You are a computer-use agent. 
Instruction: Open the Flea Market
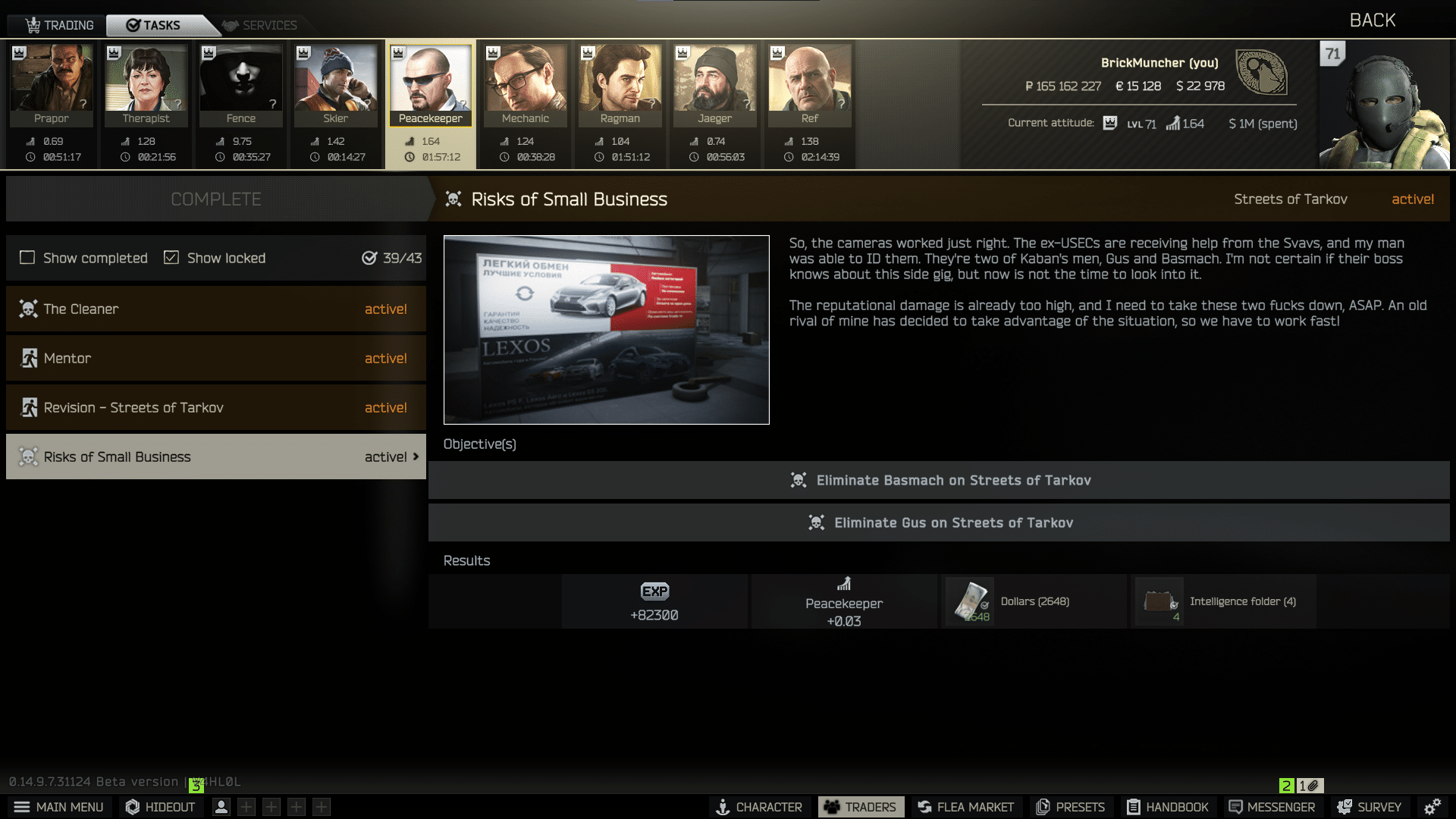pos(965,807)
